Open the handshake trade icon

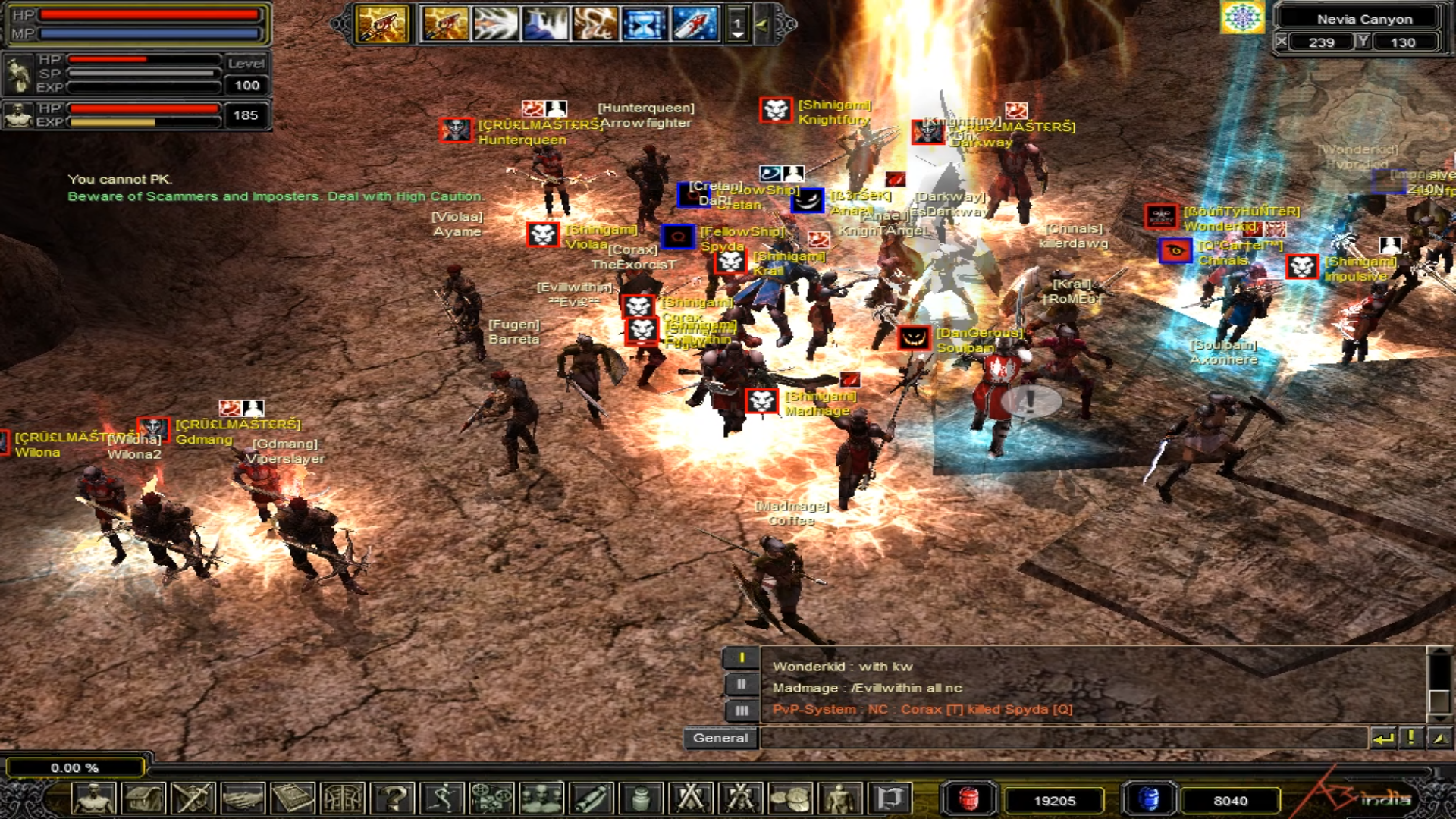click(x=243, y=799)
